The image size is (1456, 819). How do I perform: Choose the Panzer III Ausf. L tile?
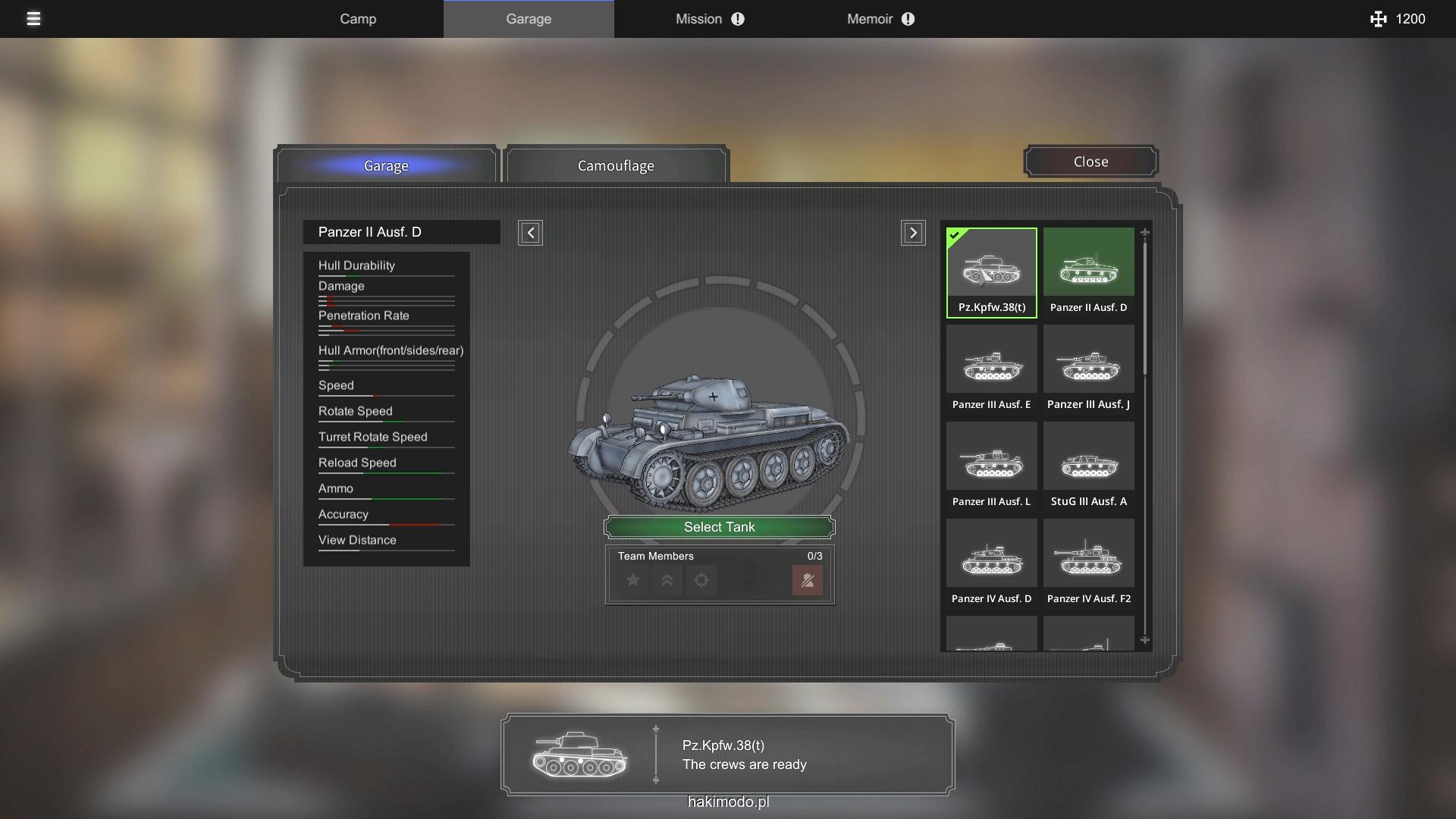(x=991, y=466)
